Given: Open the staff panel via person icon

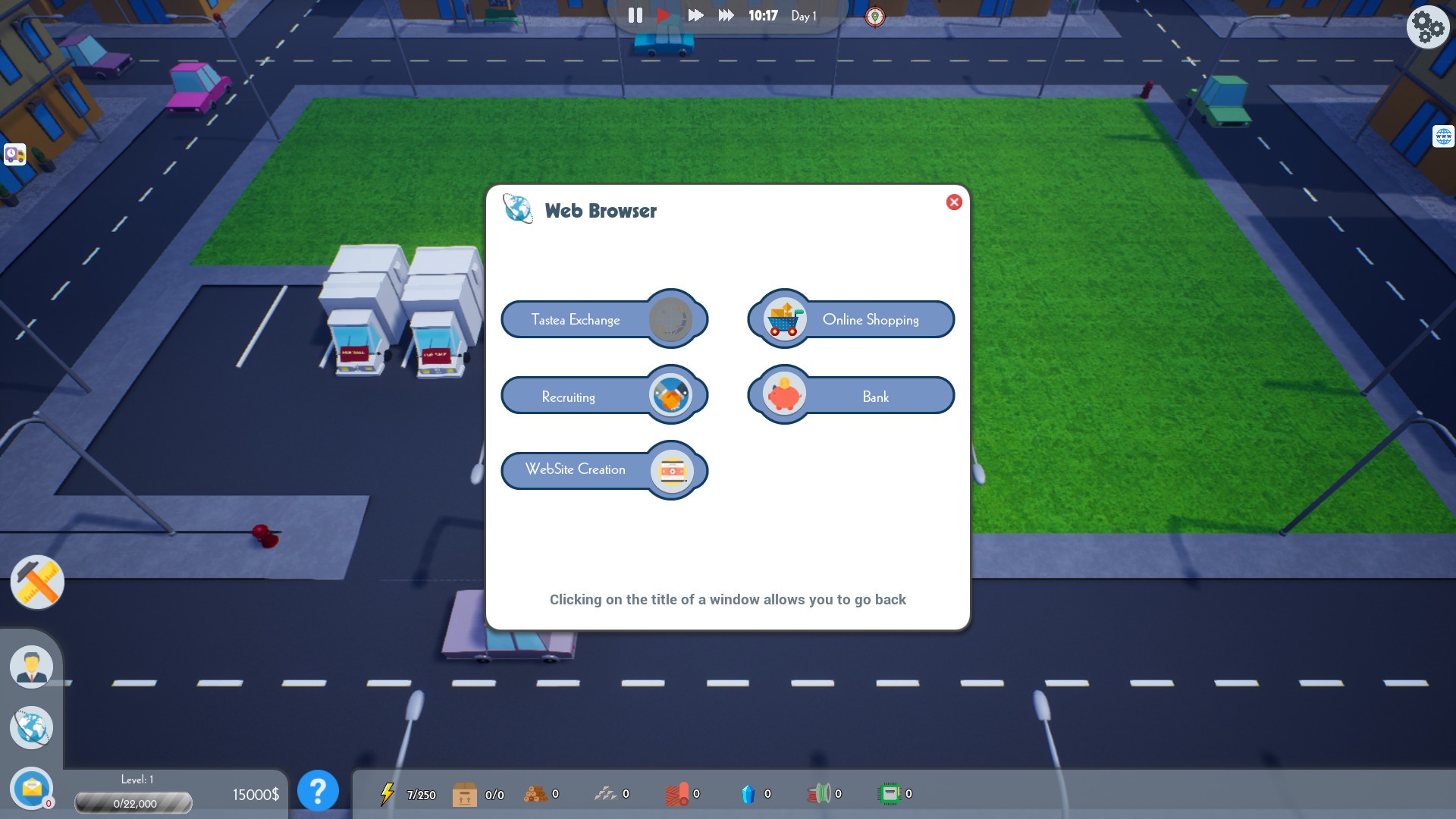Looking at the screenshot, I should coord(31,666).
